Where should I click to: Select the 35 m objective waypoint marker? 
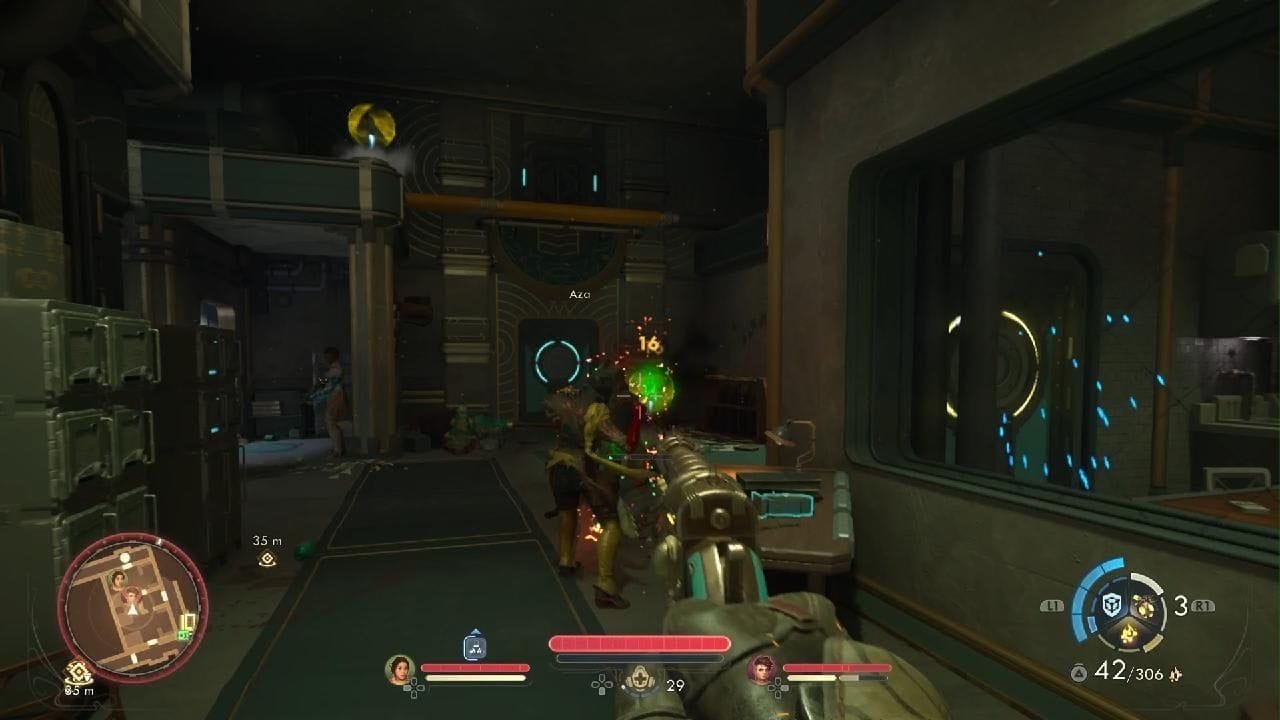(267, 559)
